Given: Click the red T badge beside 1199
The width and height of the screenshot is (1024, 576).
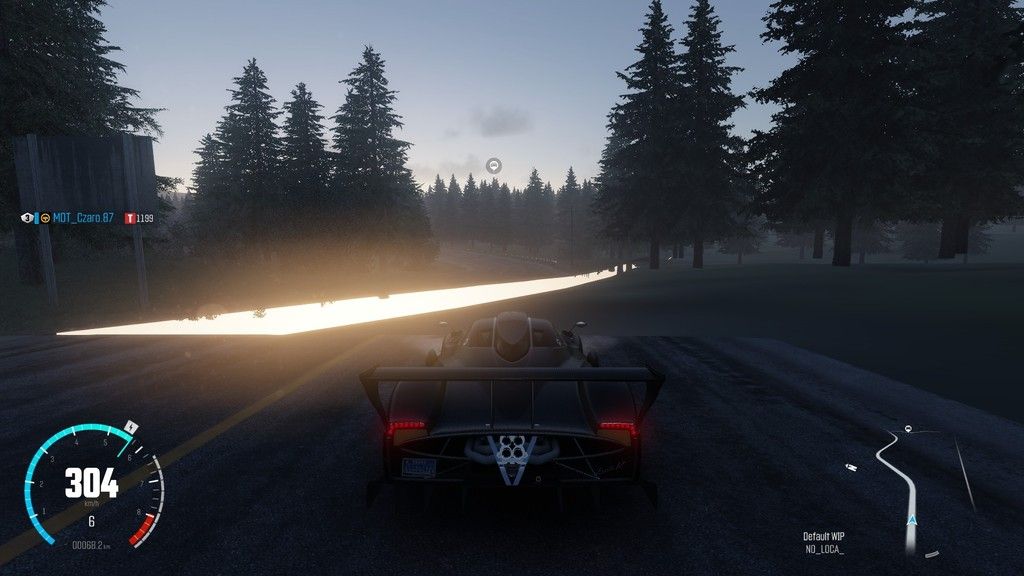Looking at the screenshot, I should coord(130,217).
